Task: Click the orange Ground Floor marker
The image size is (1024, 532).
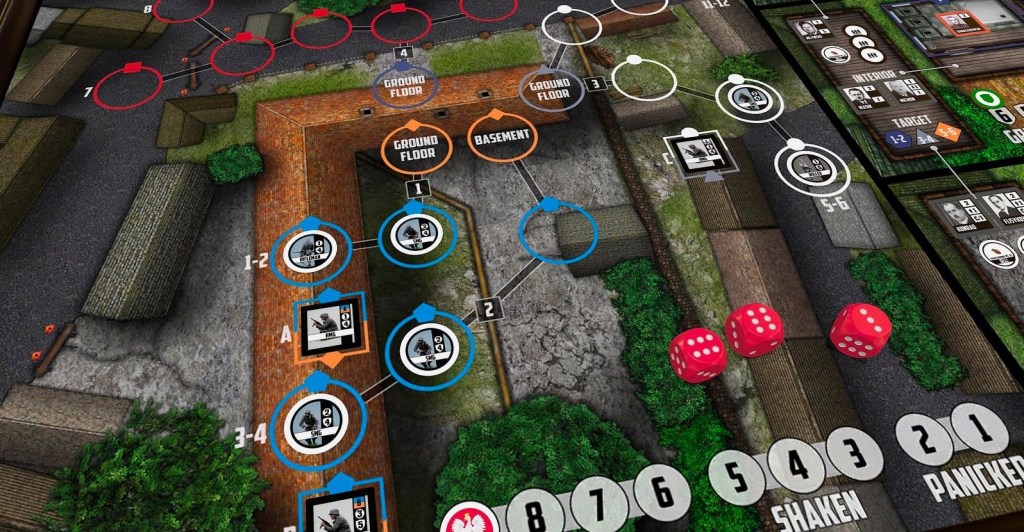Action: click(x=415, y=149)
